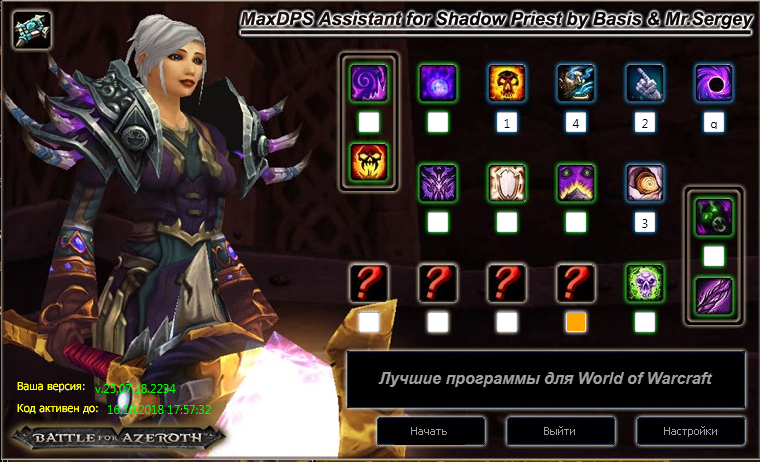
Task: Click the rolled bandage scroll icon
Action: pyautogui.click(x=644, y=183)
